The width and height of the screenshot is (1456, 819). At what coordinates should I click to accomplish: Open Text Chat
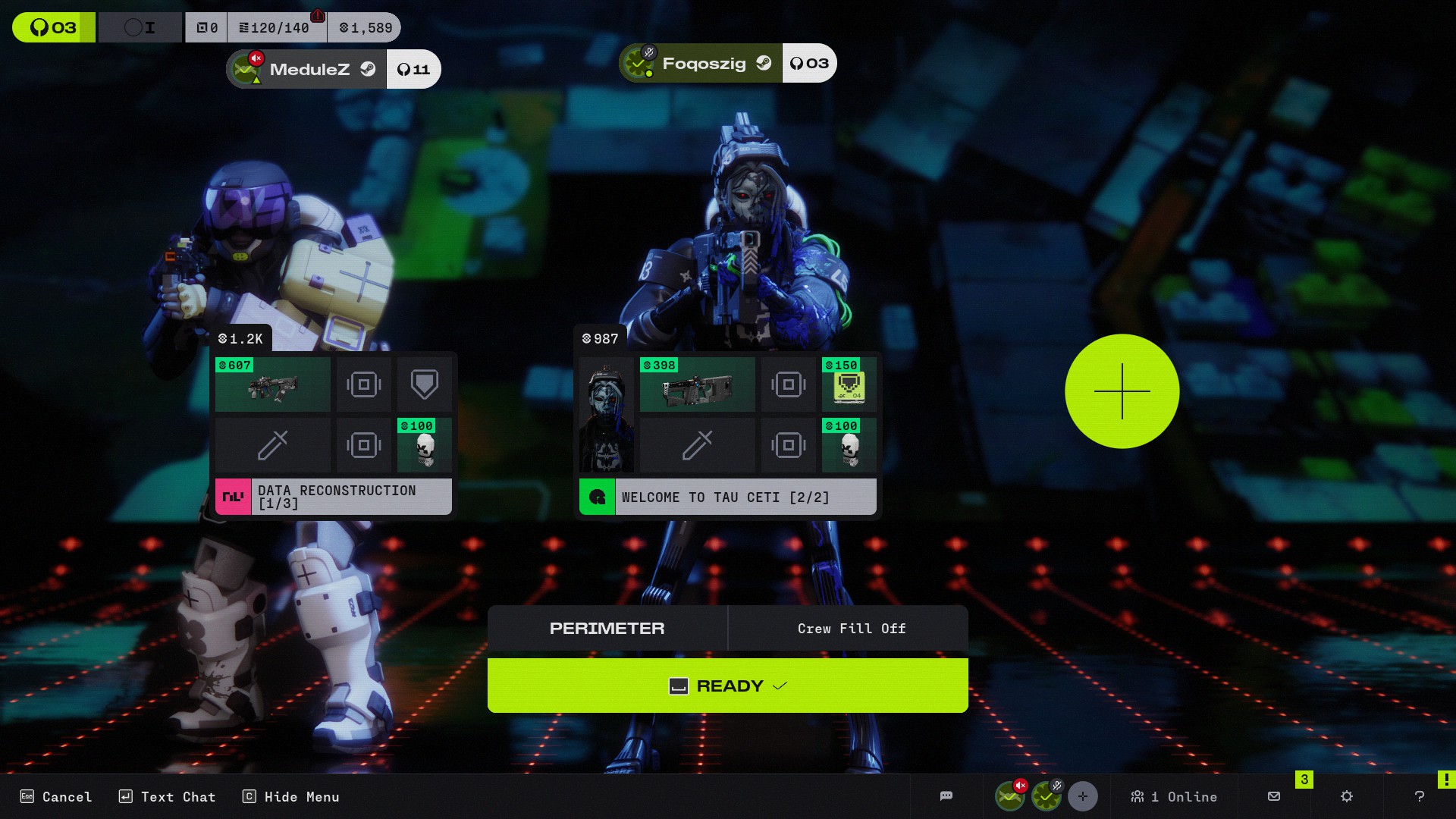pos(168,796)
